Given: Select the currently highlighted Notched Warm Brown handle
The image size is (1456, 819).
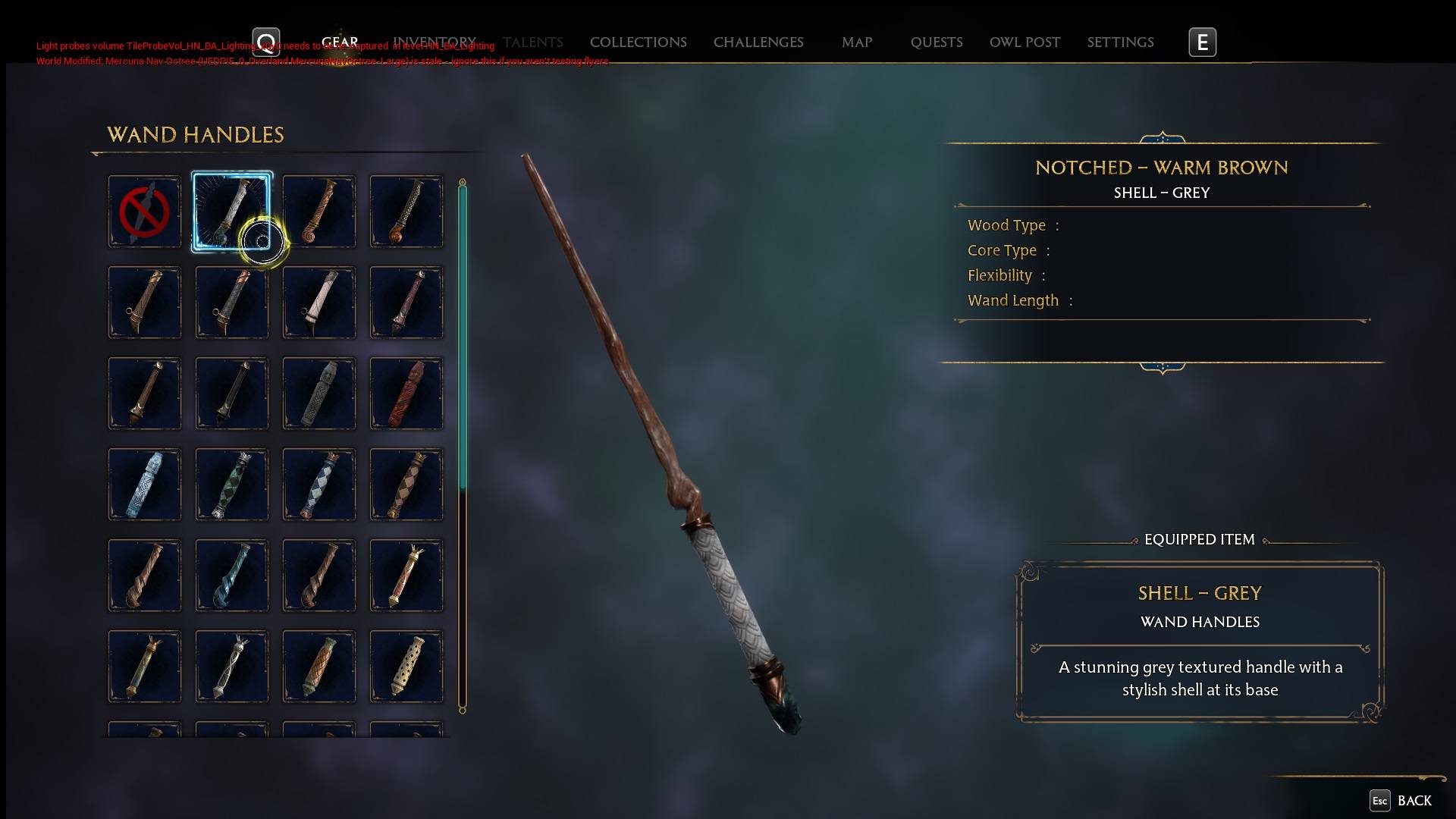Looking at the screenshot, I should (232, 211).
